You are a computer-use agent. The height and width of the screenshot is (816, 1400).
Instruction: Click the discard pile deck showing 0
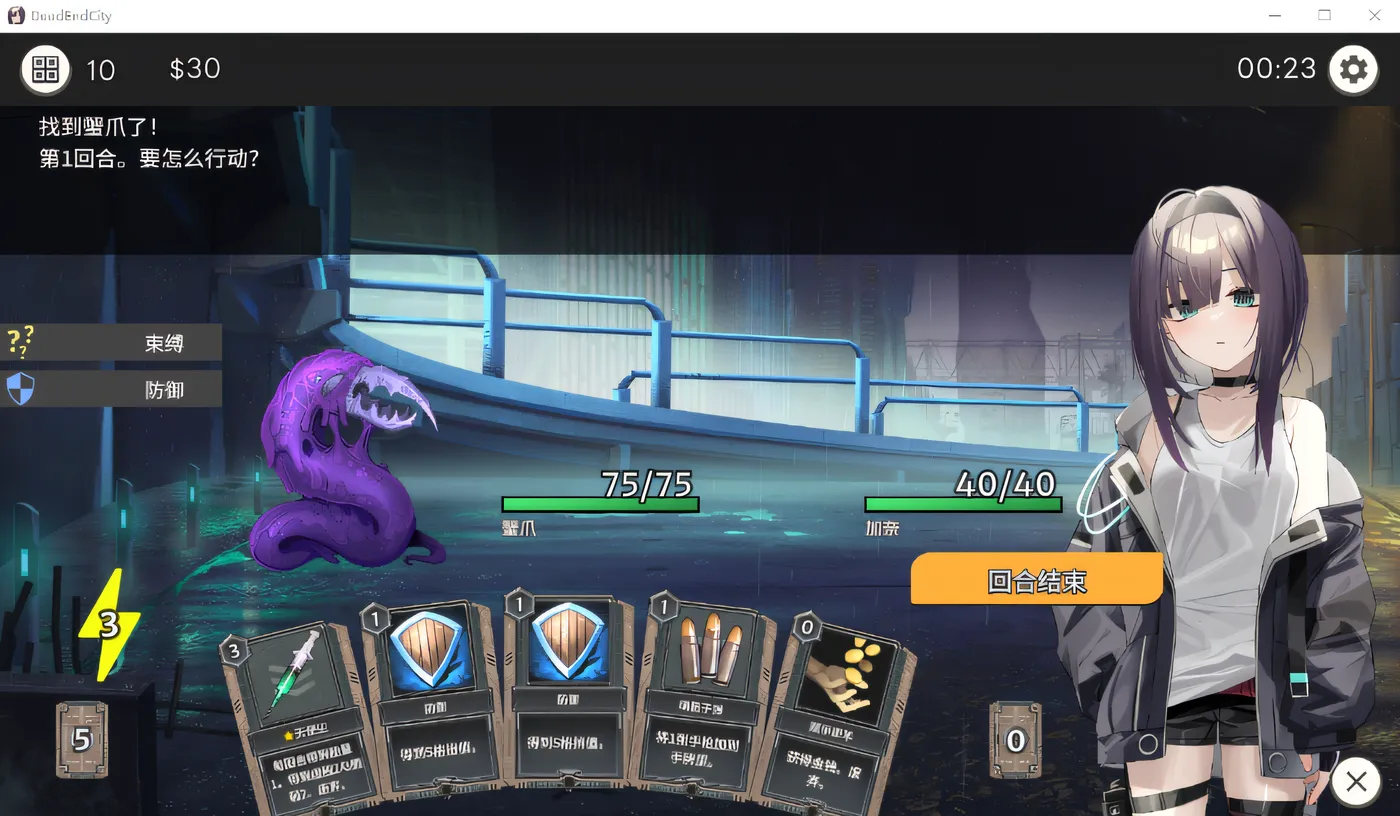coord(1015,740)
